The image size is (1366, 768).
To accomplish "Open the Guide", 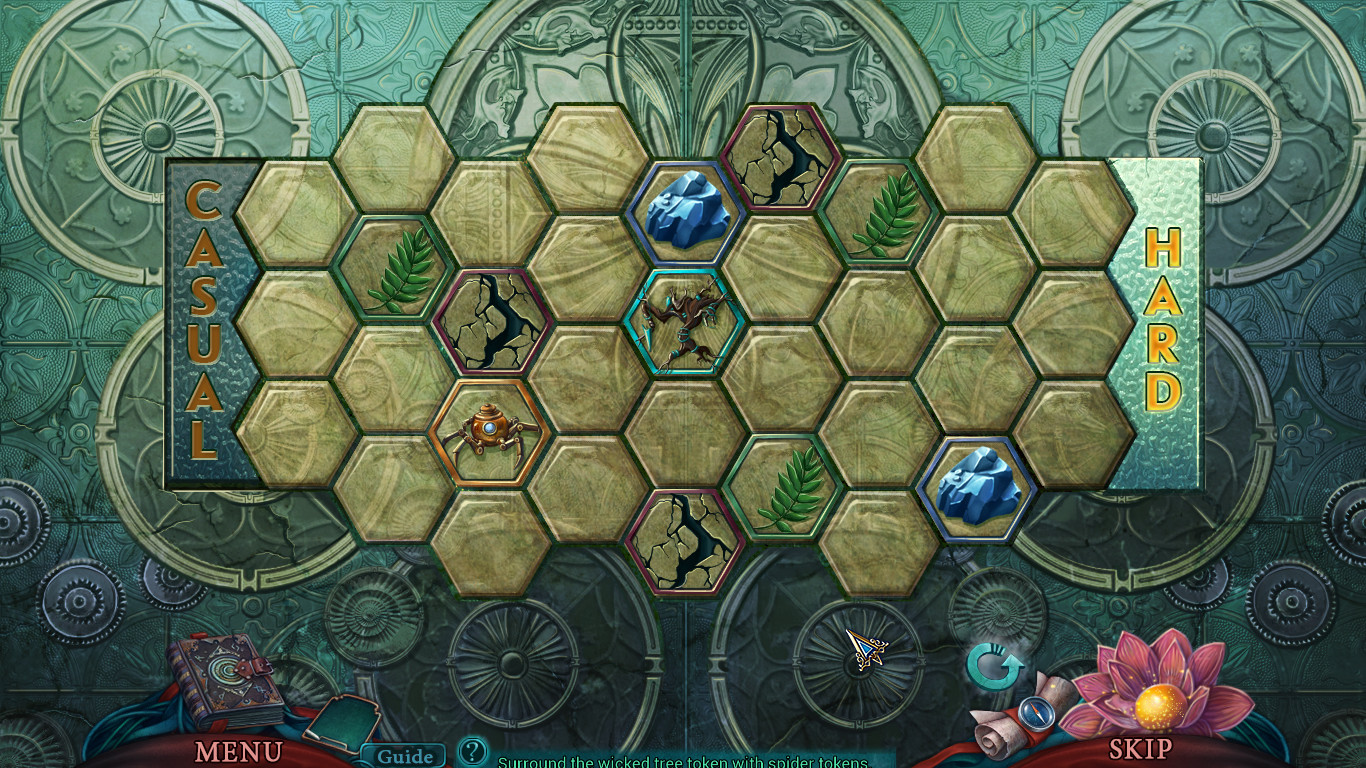I will 406,757.
